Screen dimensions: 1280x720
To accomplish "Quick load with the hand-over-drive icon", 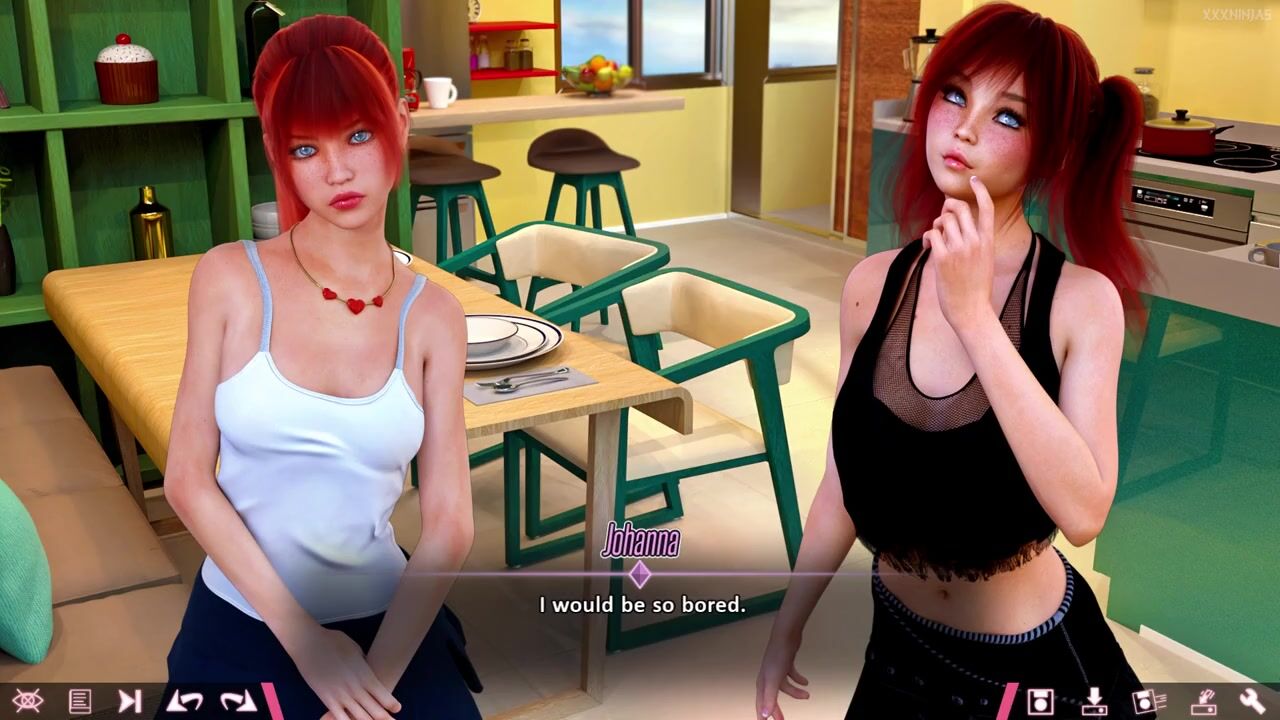I will tap(1200, 701).
